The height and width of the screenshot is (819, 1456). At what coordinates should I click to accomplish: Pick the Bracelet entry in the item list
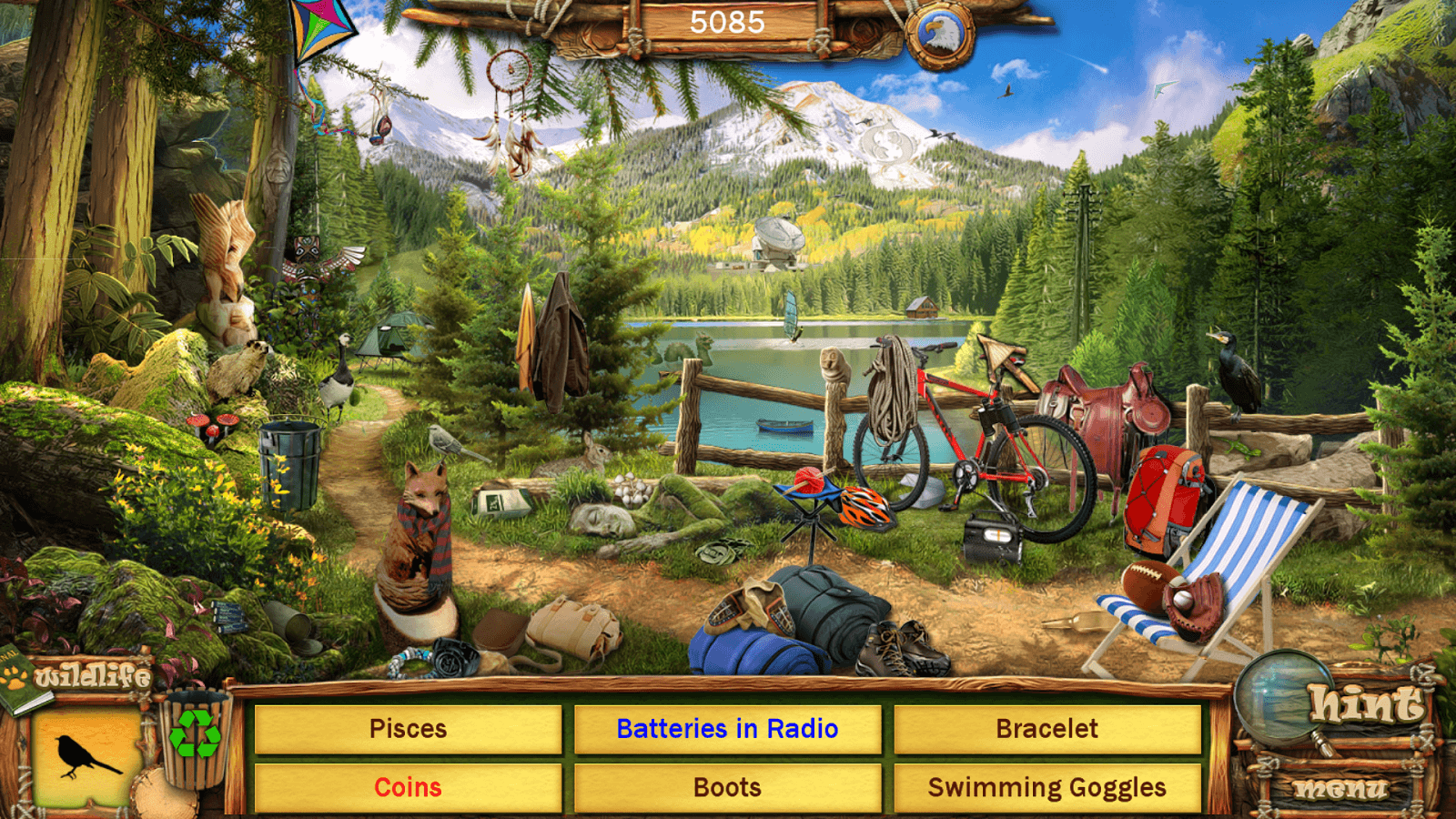(1046, 729)
